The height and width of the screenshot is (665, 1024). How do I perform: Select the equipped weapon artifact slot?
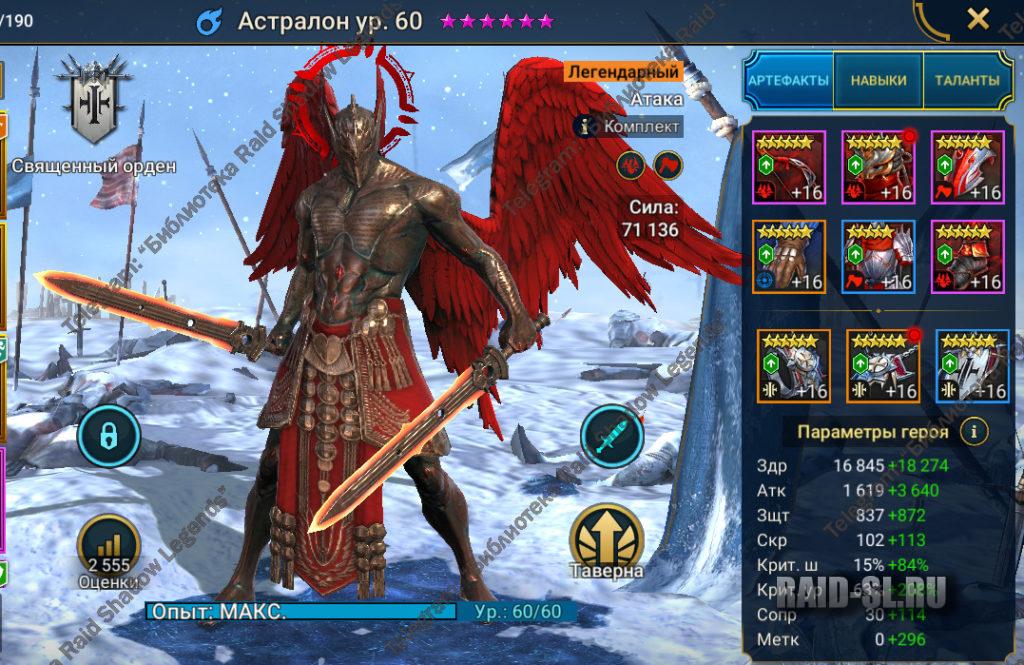tap(789, 167)
